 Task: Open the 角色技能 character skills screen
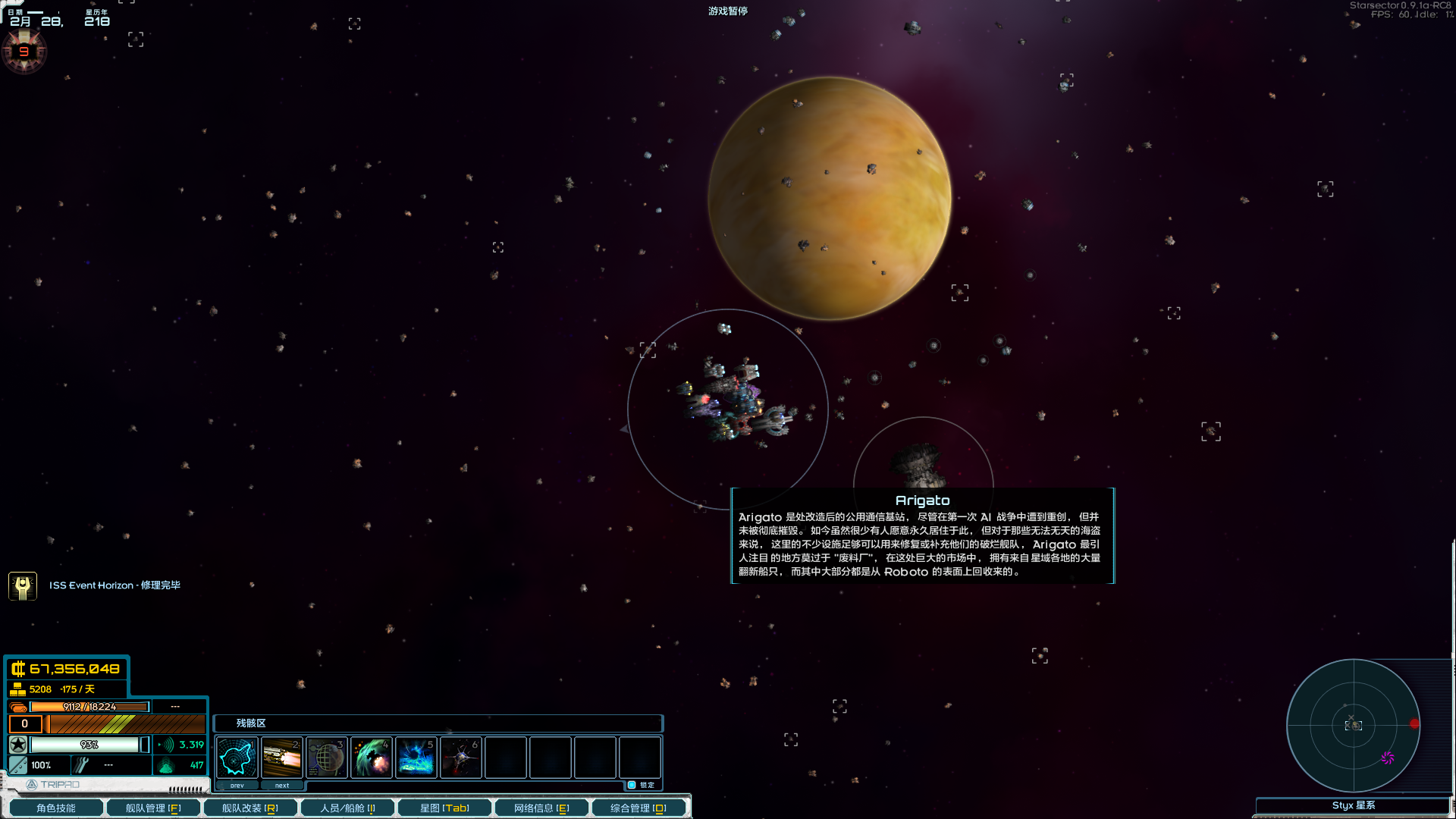[56, 808]
